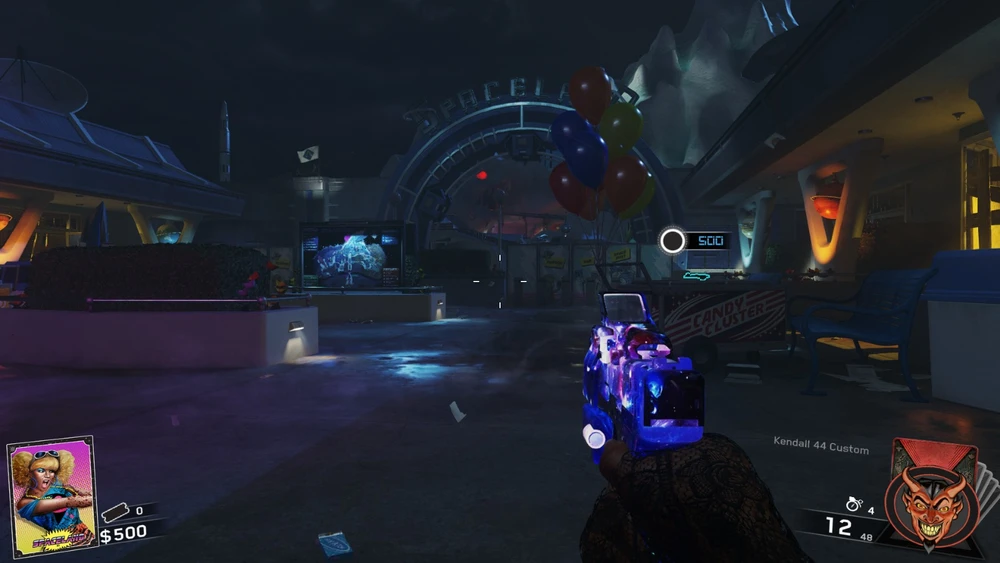Select the grenade icon beside the count
Screen dimensions: 1000x563
point(853,505)
